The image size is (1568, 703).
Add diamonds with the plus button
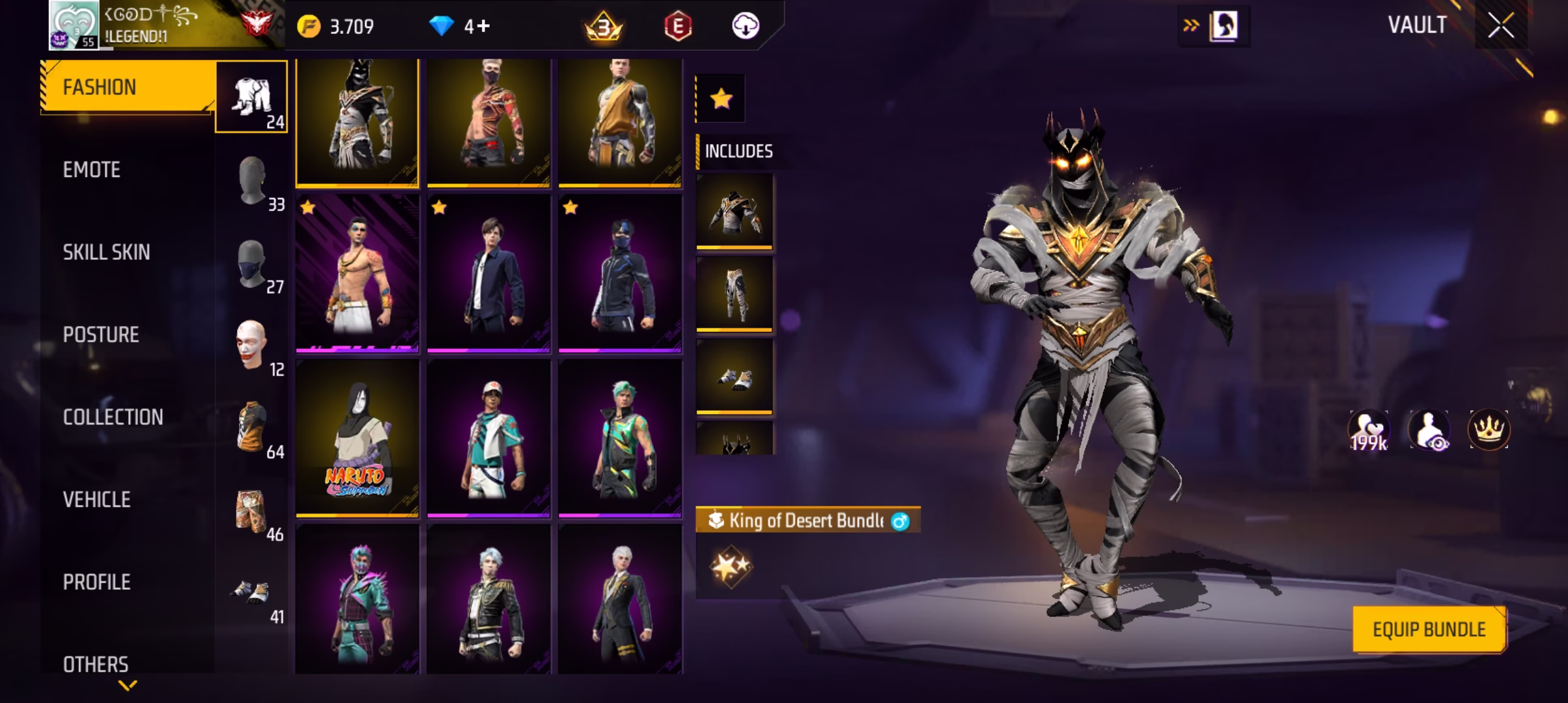(483, 26)
